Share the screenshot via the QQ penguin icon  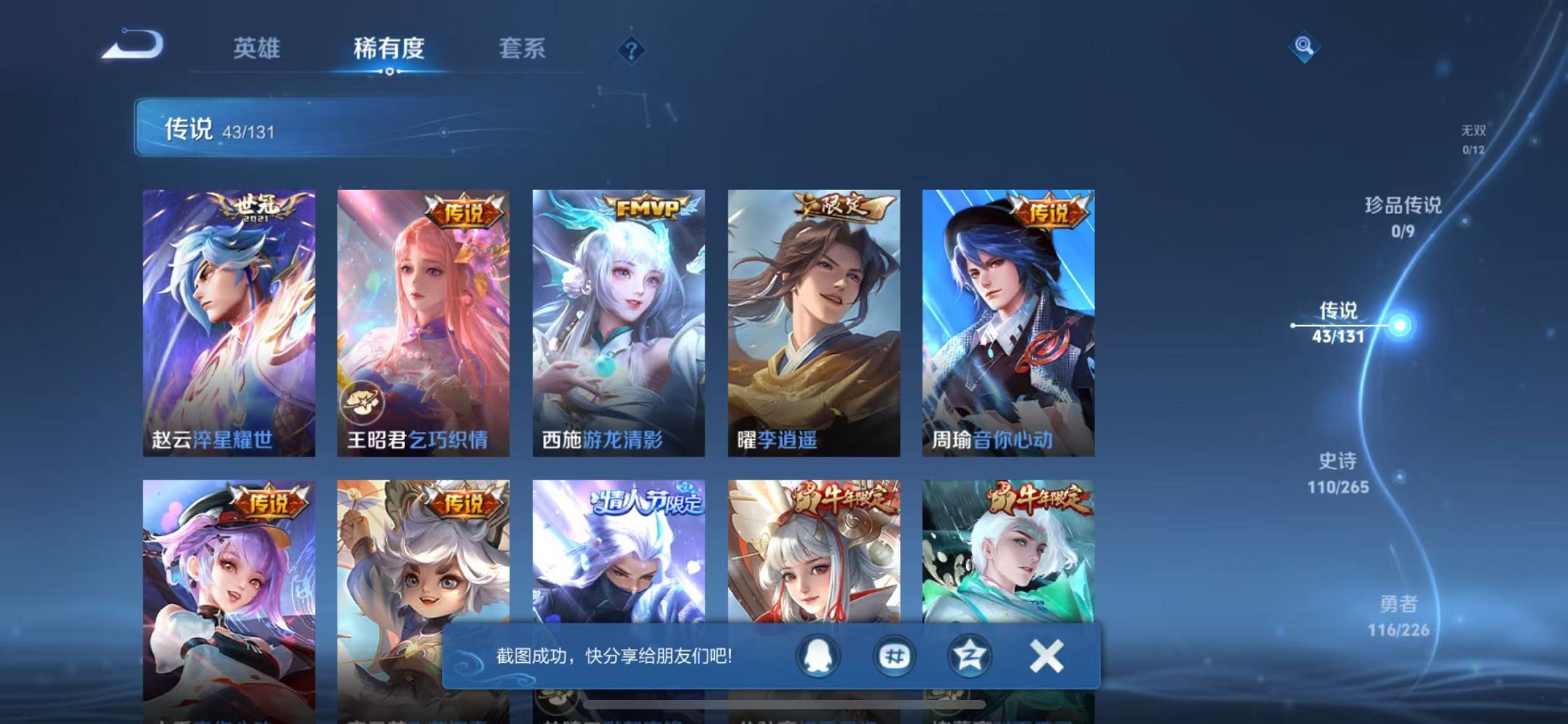[x=818, y=655]
